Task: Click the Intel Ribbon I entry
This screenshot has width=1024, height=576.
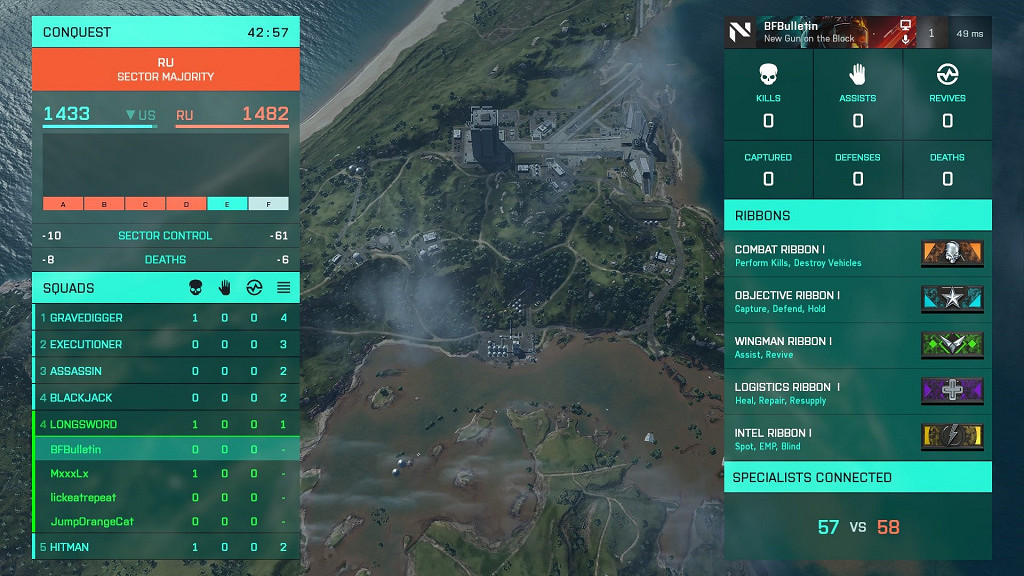Action: click(x=857, y=439)
